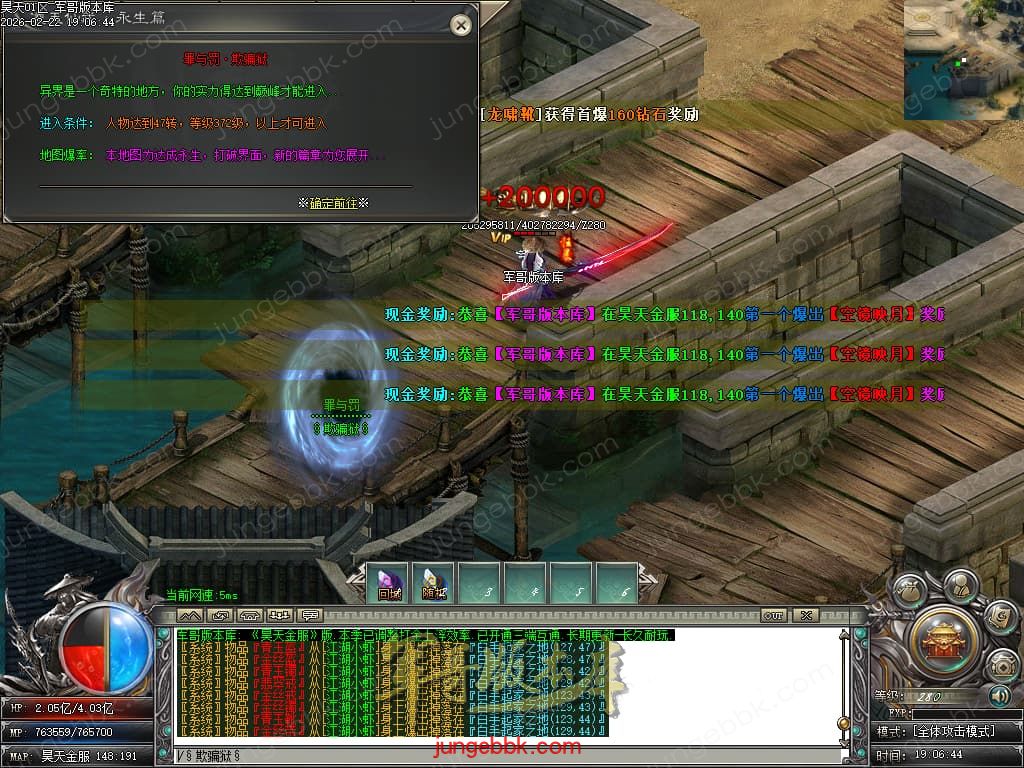Click the X button above chat

click(805, 615)
